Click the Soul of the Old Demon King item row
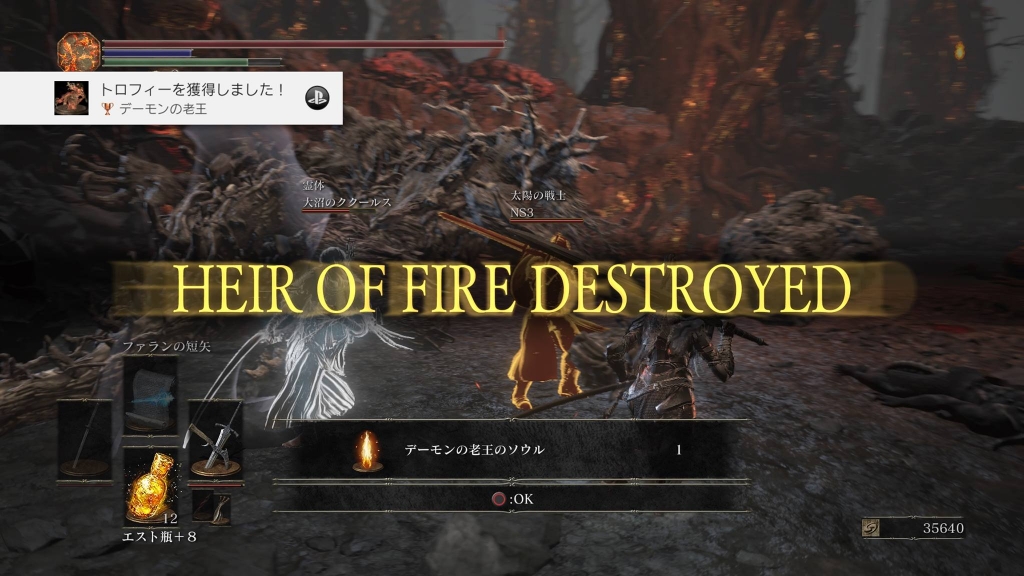 (x=511, y=450)
